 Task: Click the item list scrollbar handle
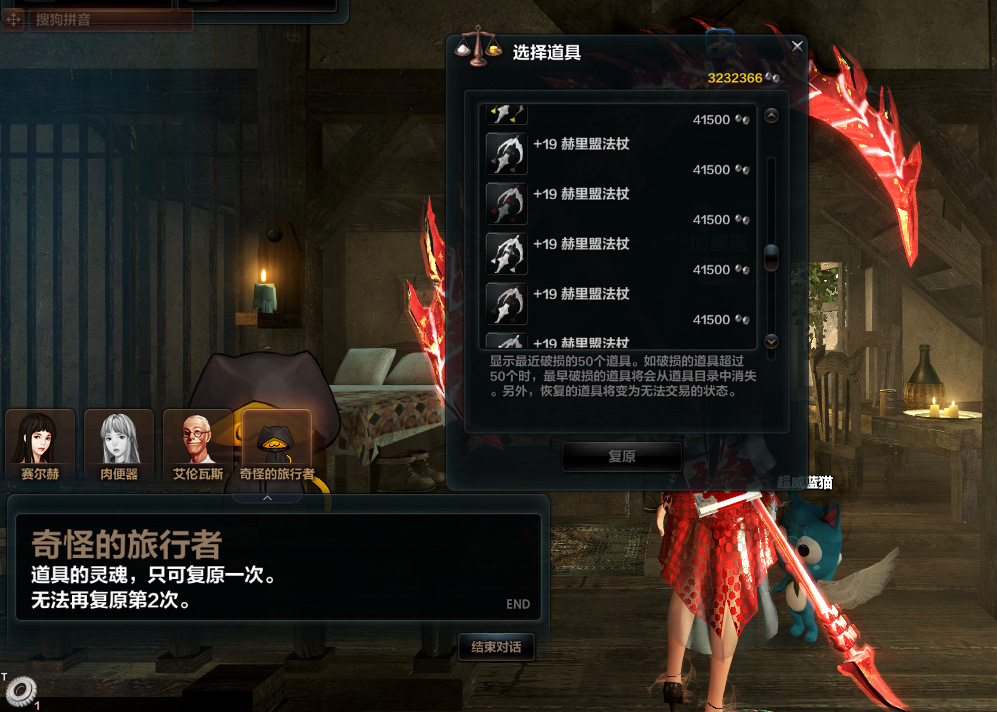(x=771, y=258)
